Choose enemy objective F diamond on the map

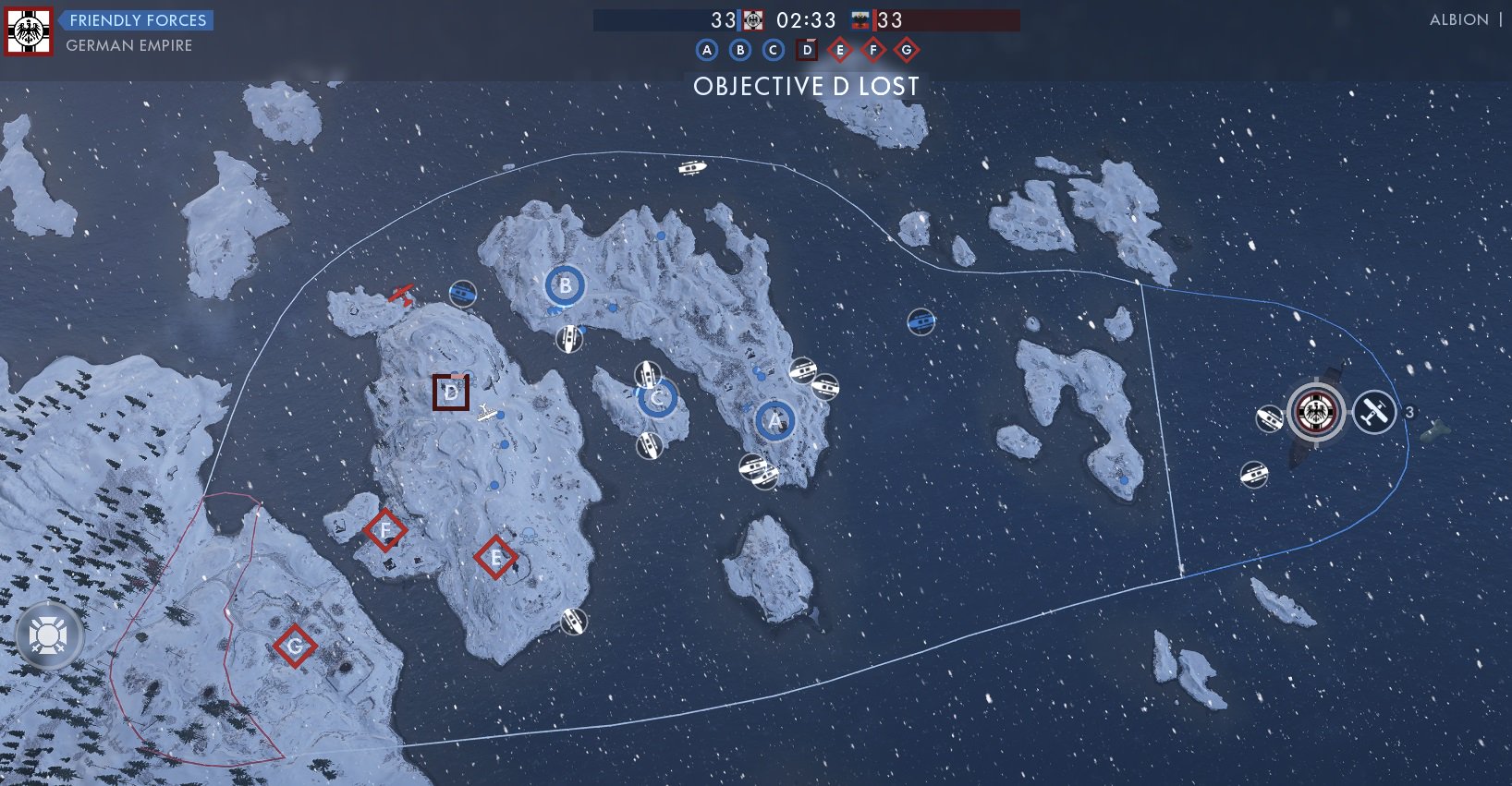(x=384, y=530)
